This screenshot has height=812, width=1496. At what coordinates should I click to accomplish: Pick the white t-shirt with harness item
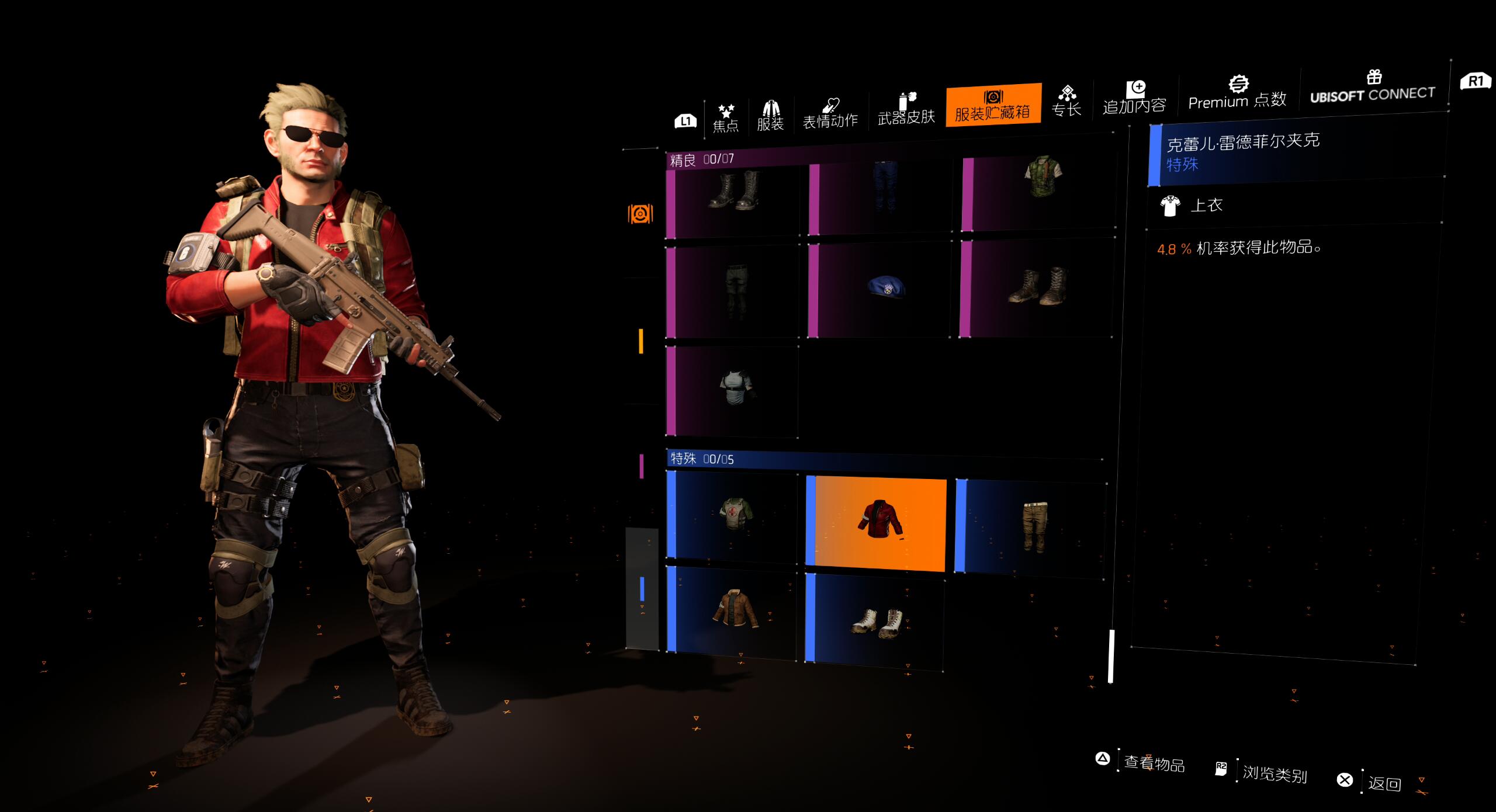click(x=737, y=387)
